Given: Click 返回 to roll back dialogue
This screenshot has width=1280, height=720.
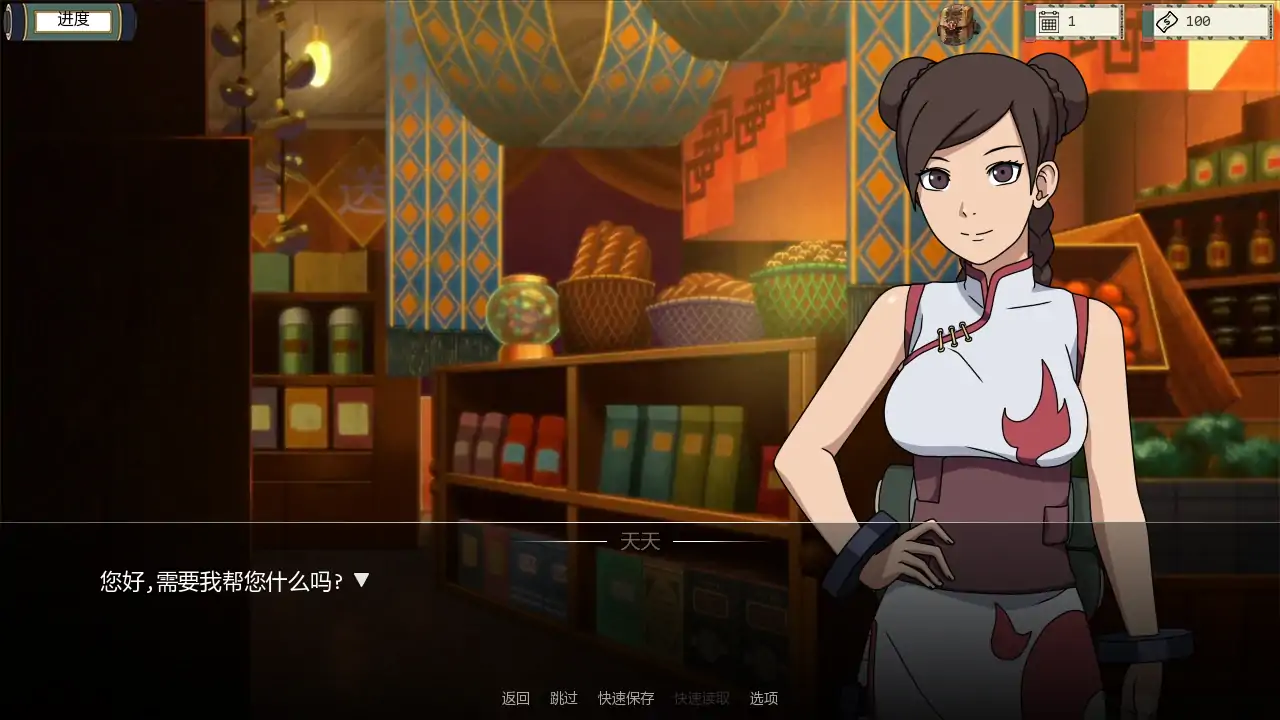Looking at the screenshot, I should (x=516, y=698).
